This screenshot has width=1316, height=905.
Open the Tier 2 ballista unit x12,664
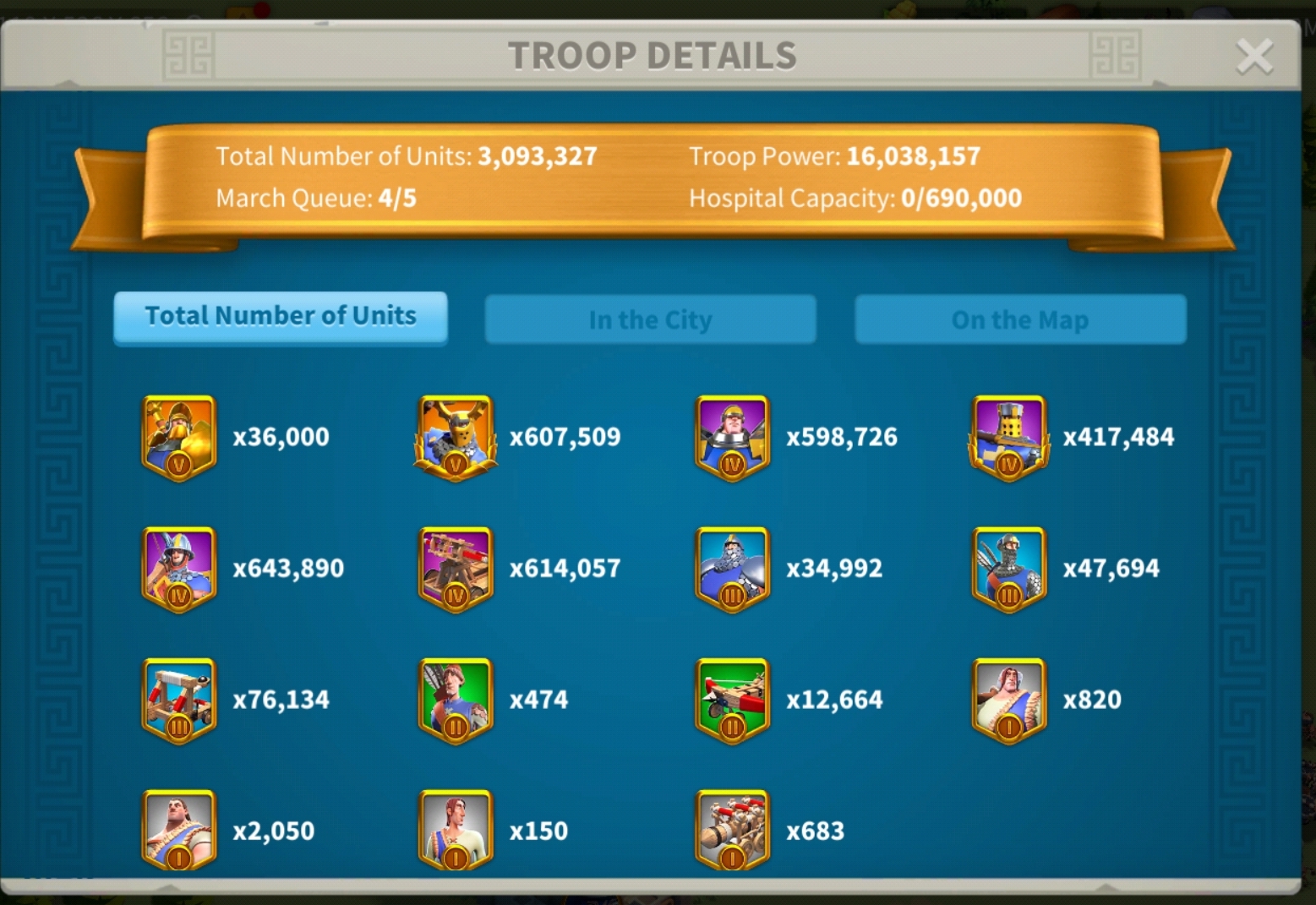[732, 699]
